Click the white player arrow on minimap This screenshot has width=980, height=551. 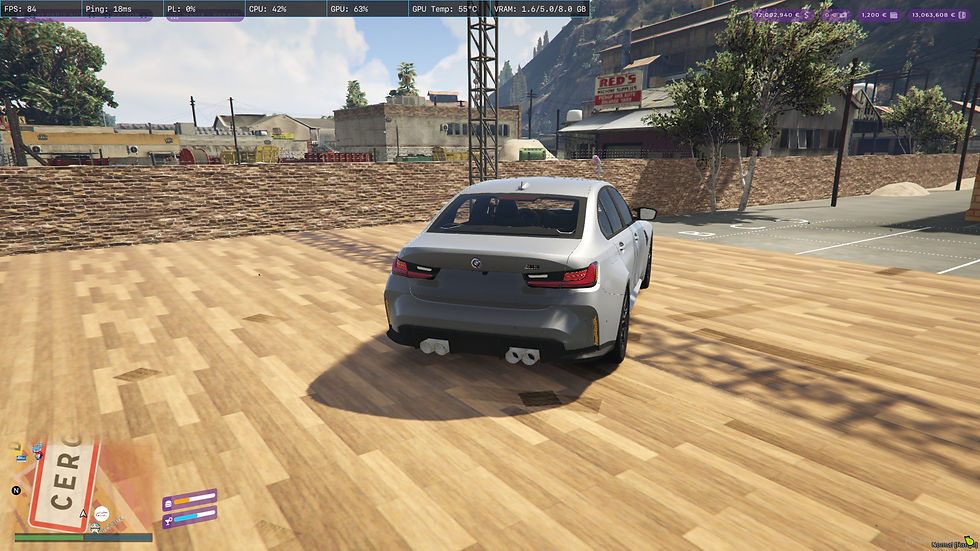pyautogui.click(x=84, y=514)
